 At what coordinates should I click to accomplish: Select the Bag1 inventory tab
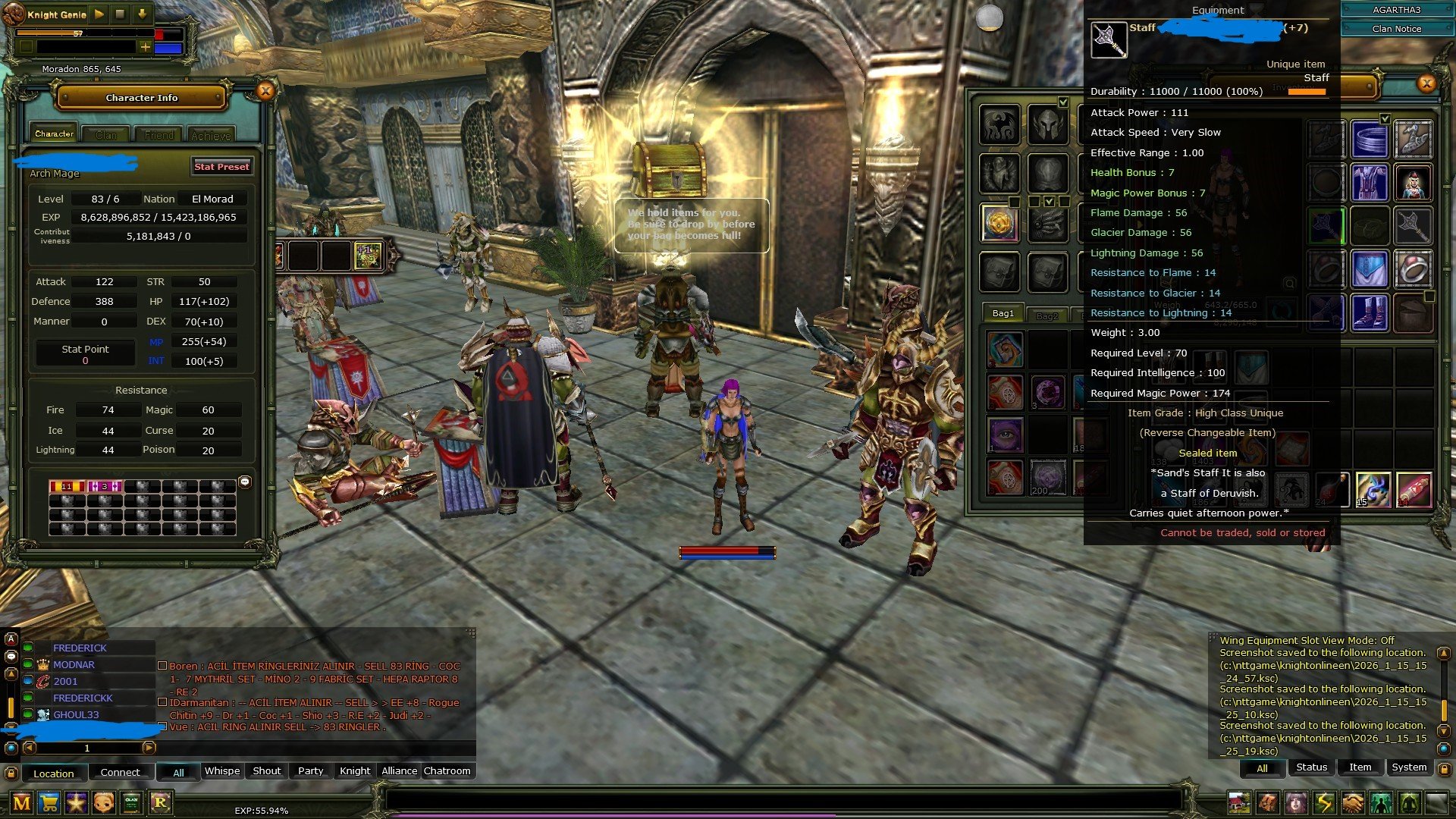pos(1003,313)
